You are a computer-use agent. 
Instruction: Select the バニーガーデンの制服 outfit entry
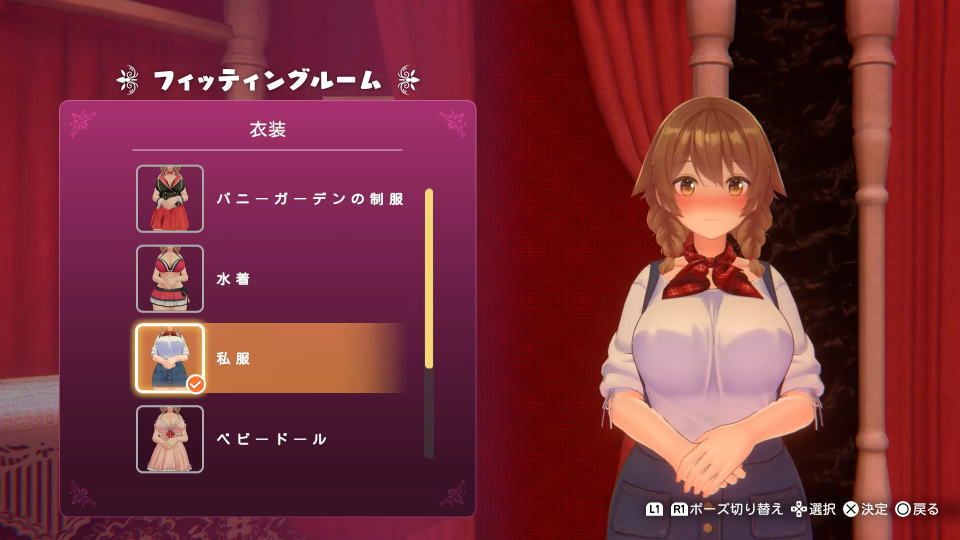[x=310, y=199]
